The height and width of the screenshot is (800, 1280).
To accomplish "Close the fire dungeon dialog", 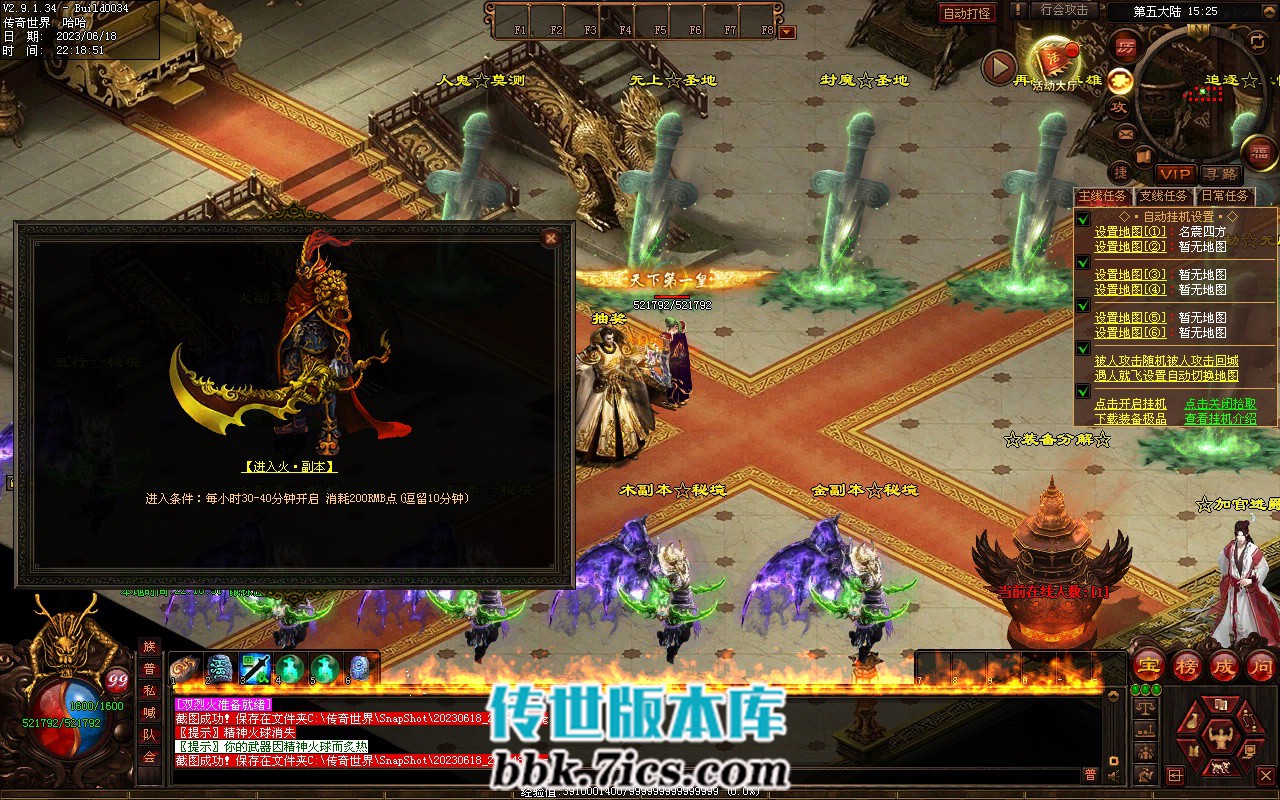I will point(549,238).
